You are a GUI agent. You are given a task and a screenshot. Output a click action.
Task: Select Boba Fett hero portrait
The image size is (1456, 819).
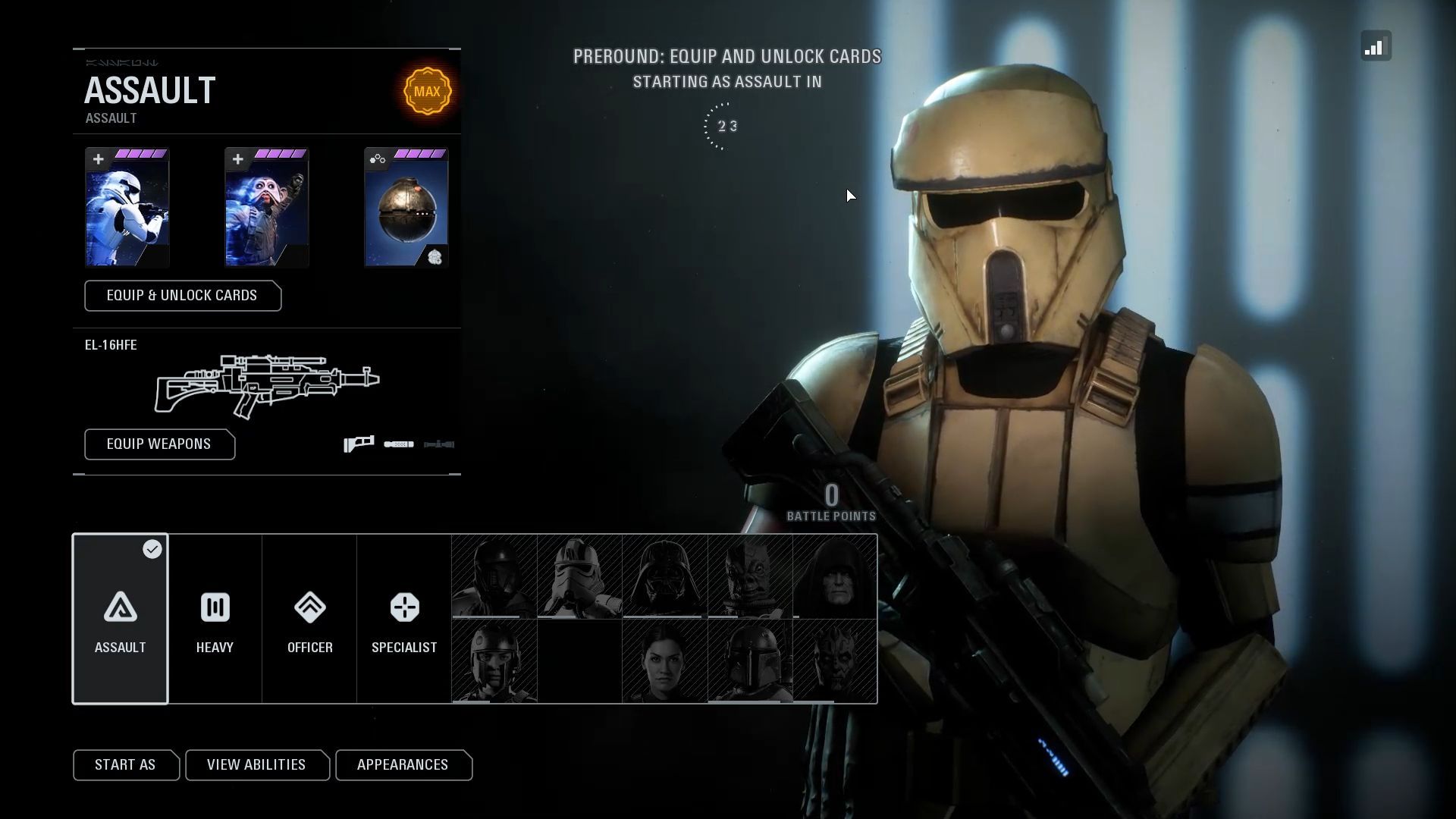(750, 661)
